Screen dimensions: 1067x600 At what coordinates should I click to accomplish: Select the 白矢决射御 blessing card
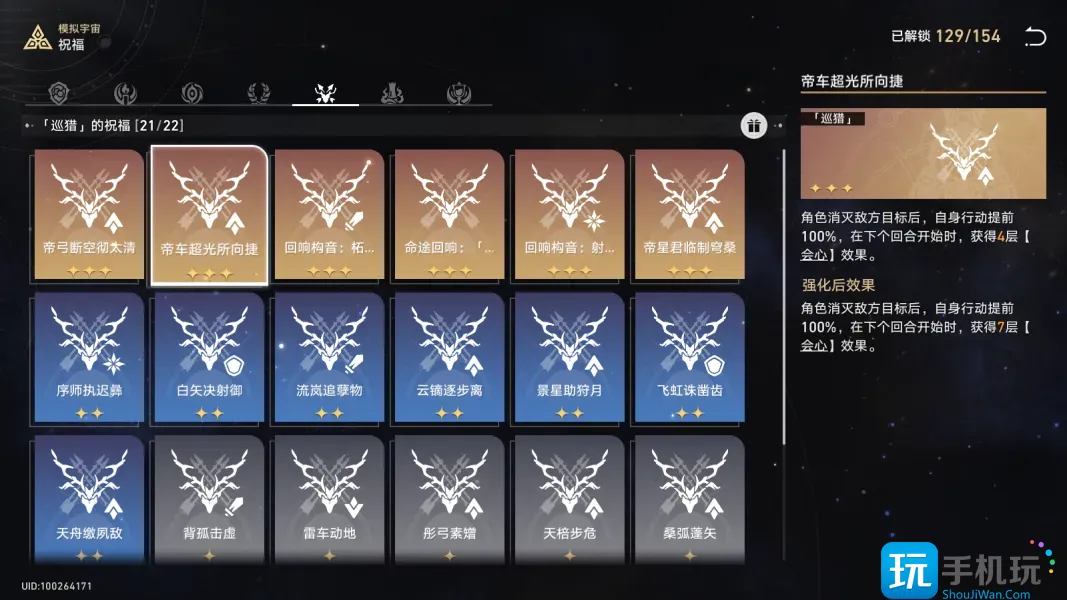click(x=209, y=358)
